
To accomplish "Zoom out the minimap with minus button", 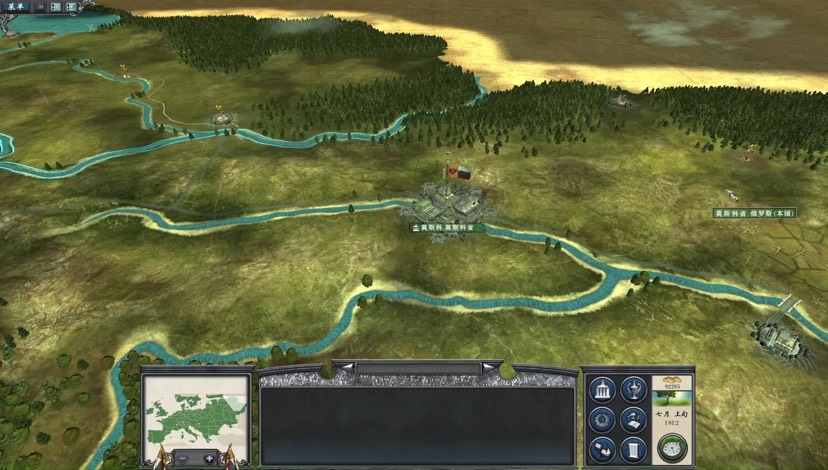I will (183, 458).
